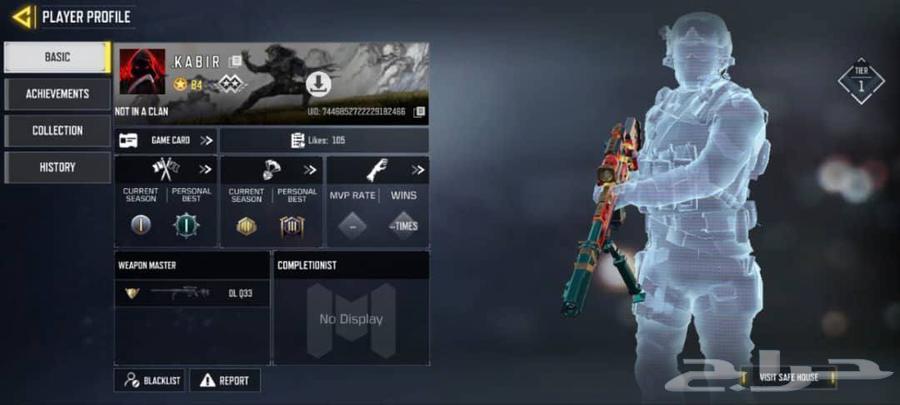Click KABIR's red hooded avatar

[142, 71]
